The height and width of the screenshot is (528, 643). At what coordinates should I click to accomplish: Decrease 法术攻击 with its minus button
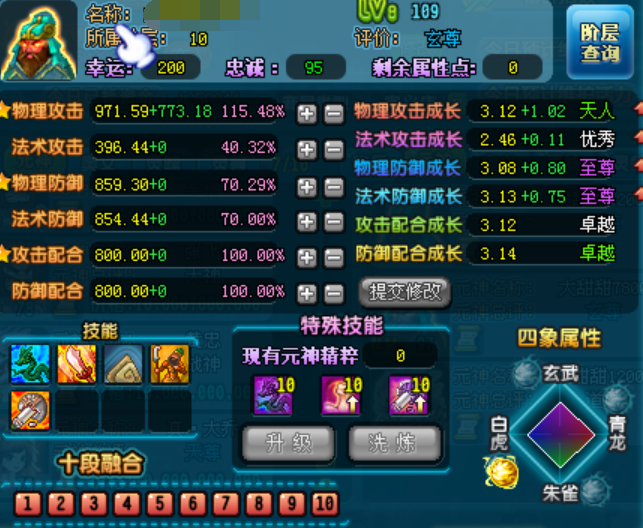tap(334, 149)
